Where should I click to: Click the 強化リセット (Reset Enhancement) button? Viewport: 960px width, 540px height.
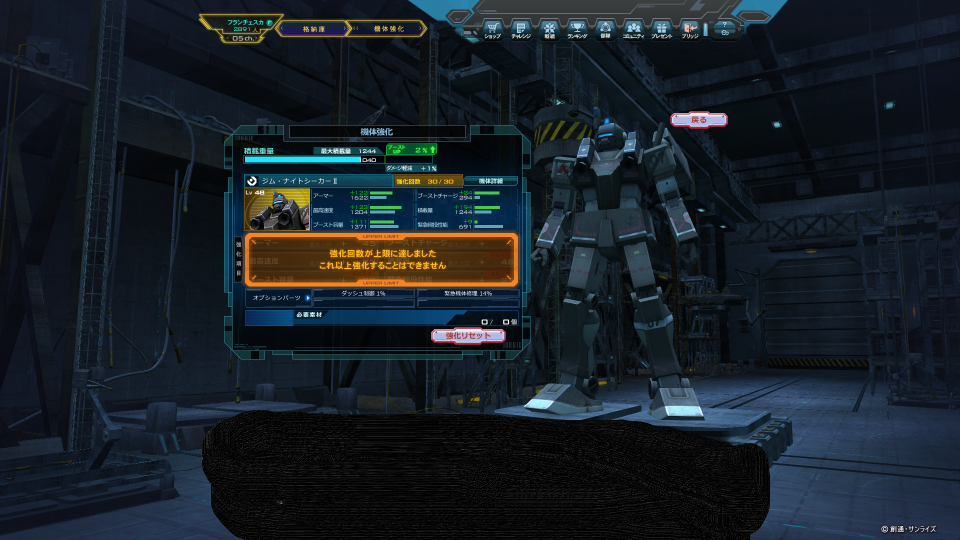click(468, 336)
